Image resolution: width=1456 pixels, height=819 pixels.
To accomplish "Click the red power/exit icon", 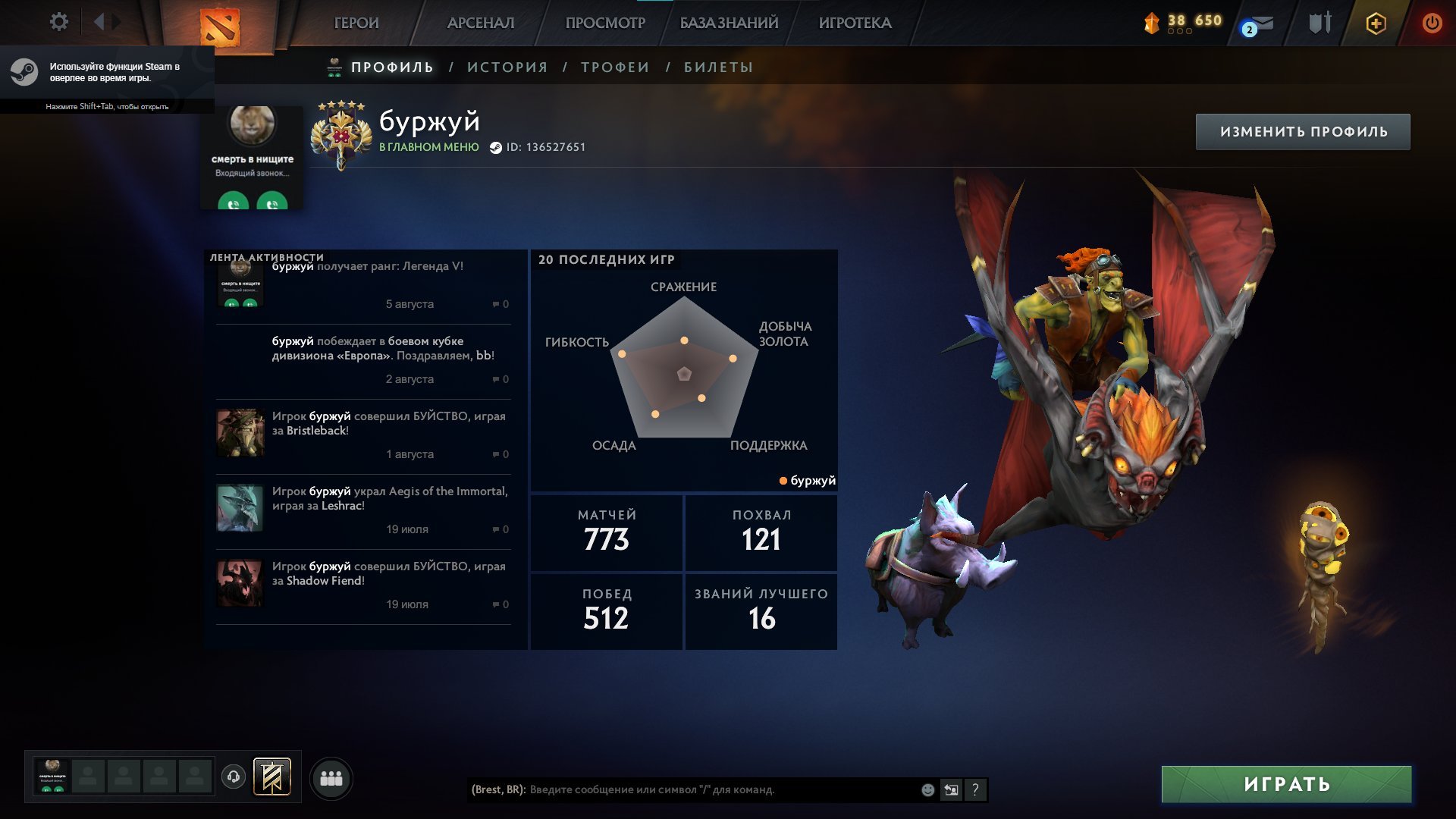I will 1432,23.
